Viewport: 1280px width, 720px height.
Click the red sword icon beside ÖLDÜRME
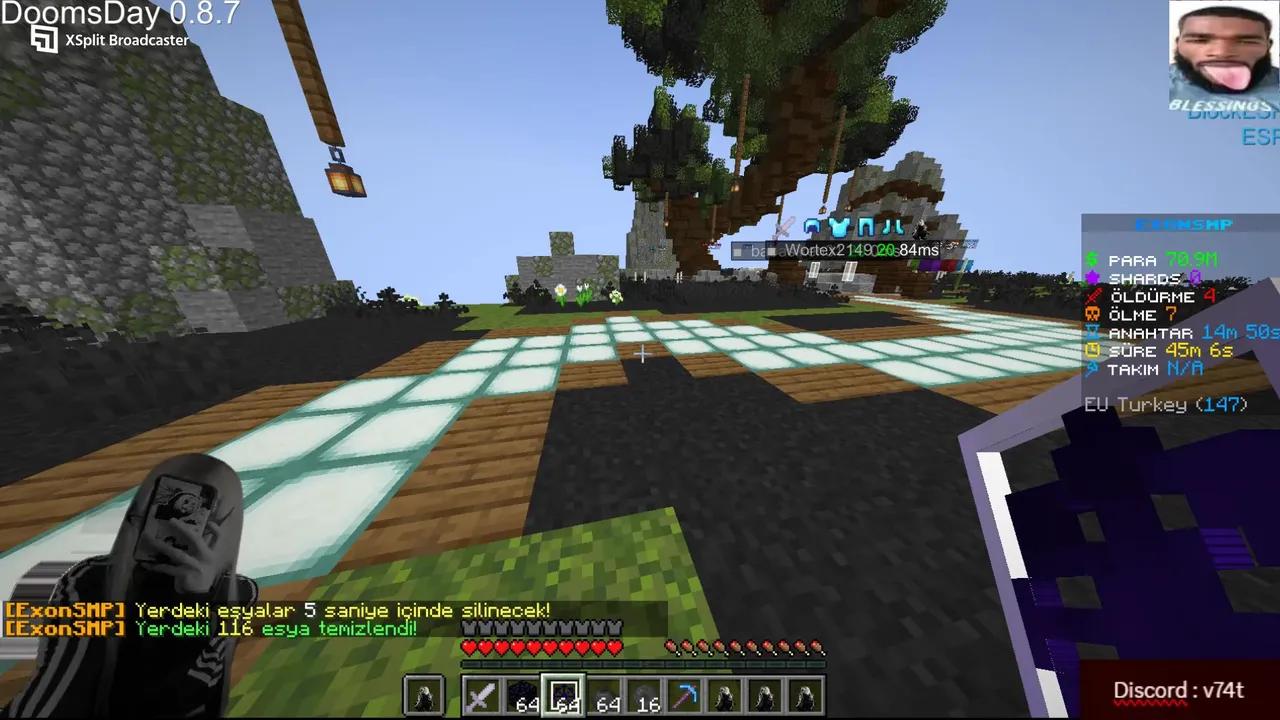[1092, 297]
